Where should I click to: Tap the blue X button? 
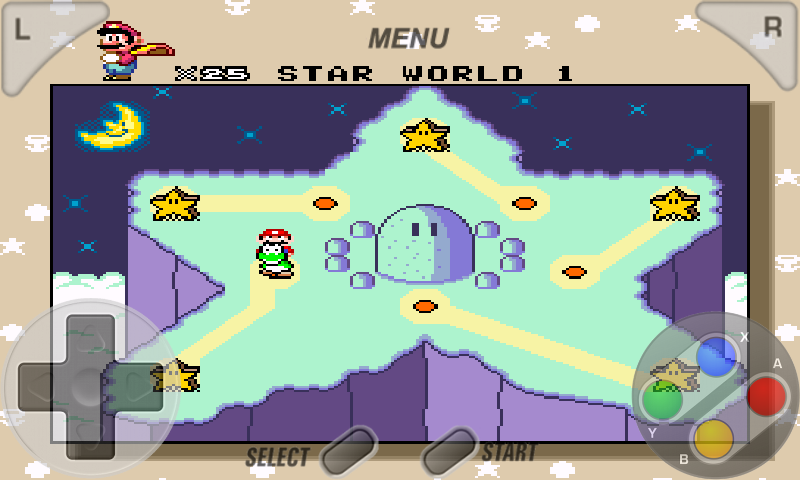(x=716, y=356)
